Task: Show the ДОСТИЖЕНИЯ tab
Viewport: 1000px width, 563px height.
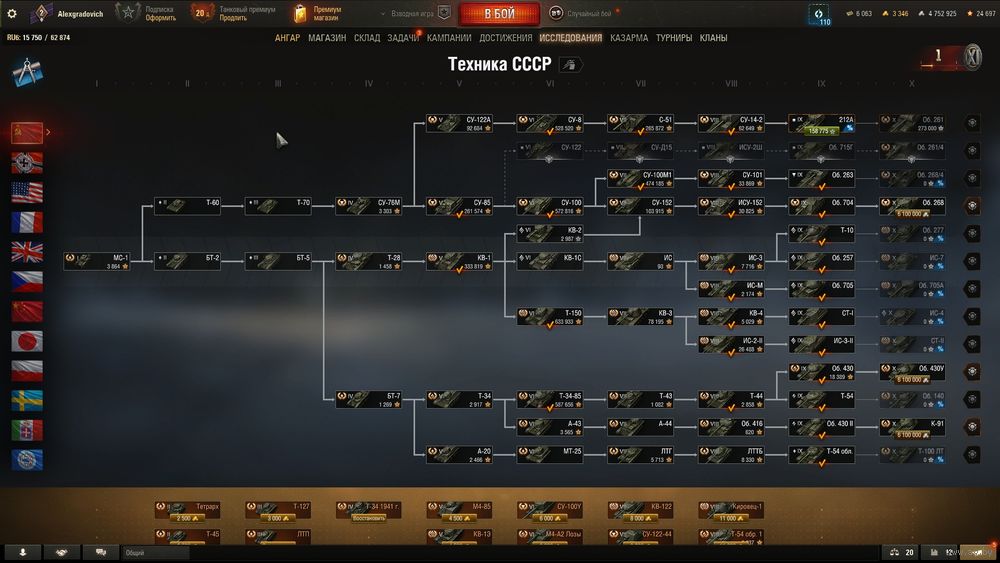Action: [x=505, y=38]
